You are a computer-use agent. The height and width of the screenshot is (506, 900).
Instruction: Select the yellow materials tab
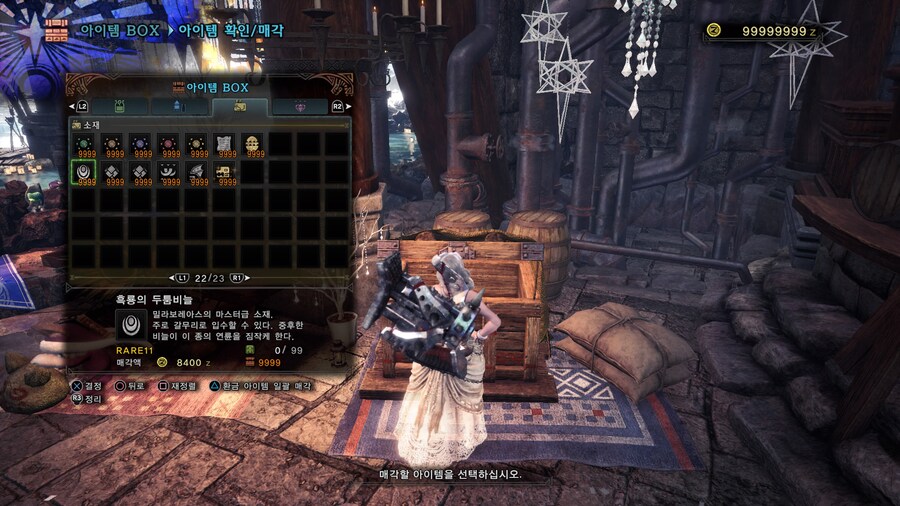[239, 105]
